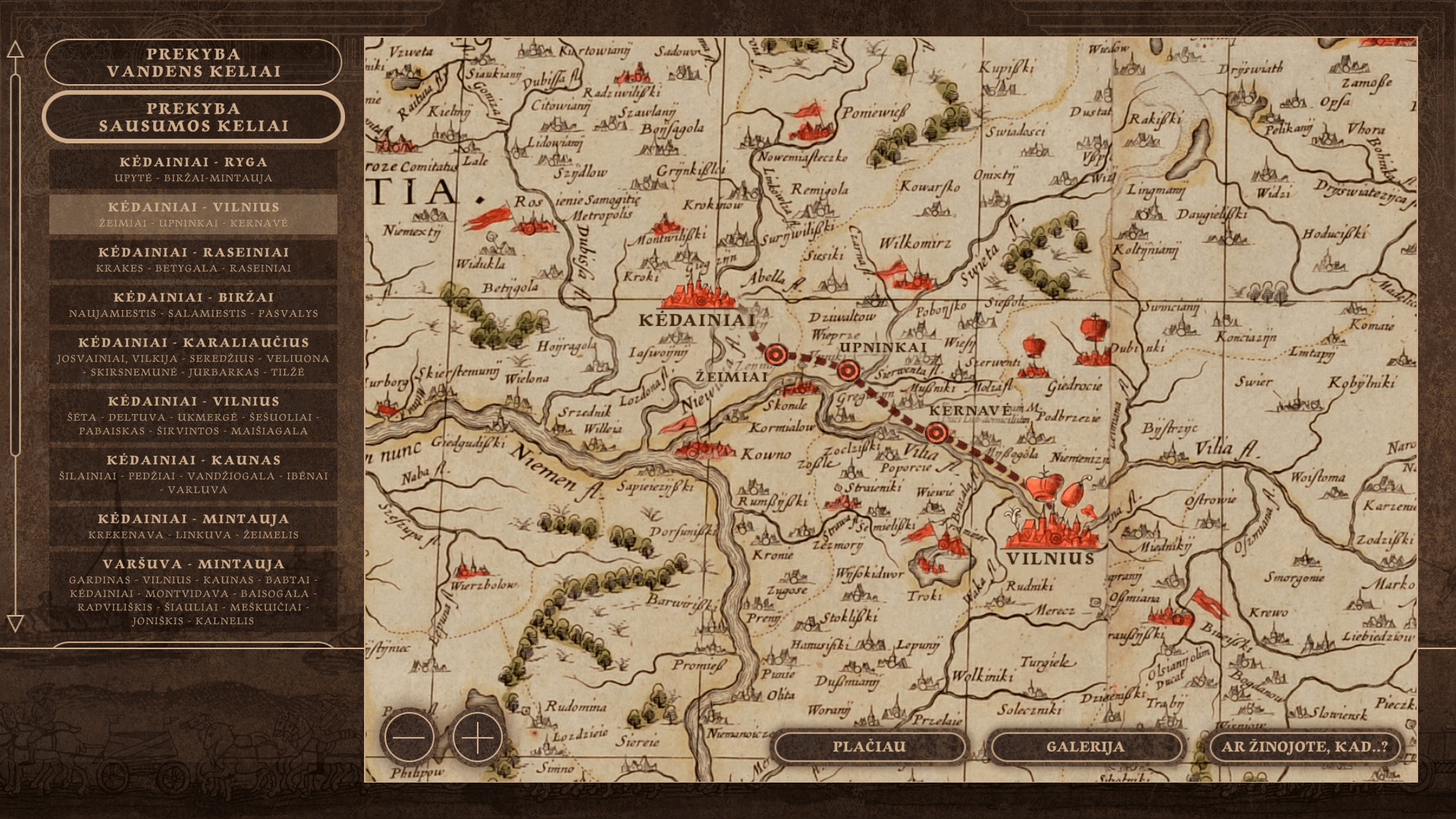Screen dimensions: 1456x819
Task: Select Kėdainiai - Vilnius route via Šėta, Deltuva
Action: click(x=193, y=415)
